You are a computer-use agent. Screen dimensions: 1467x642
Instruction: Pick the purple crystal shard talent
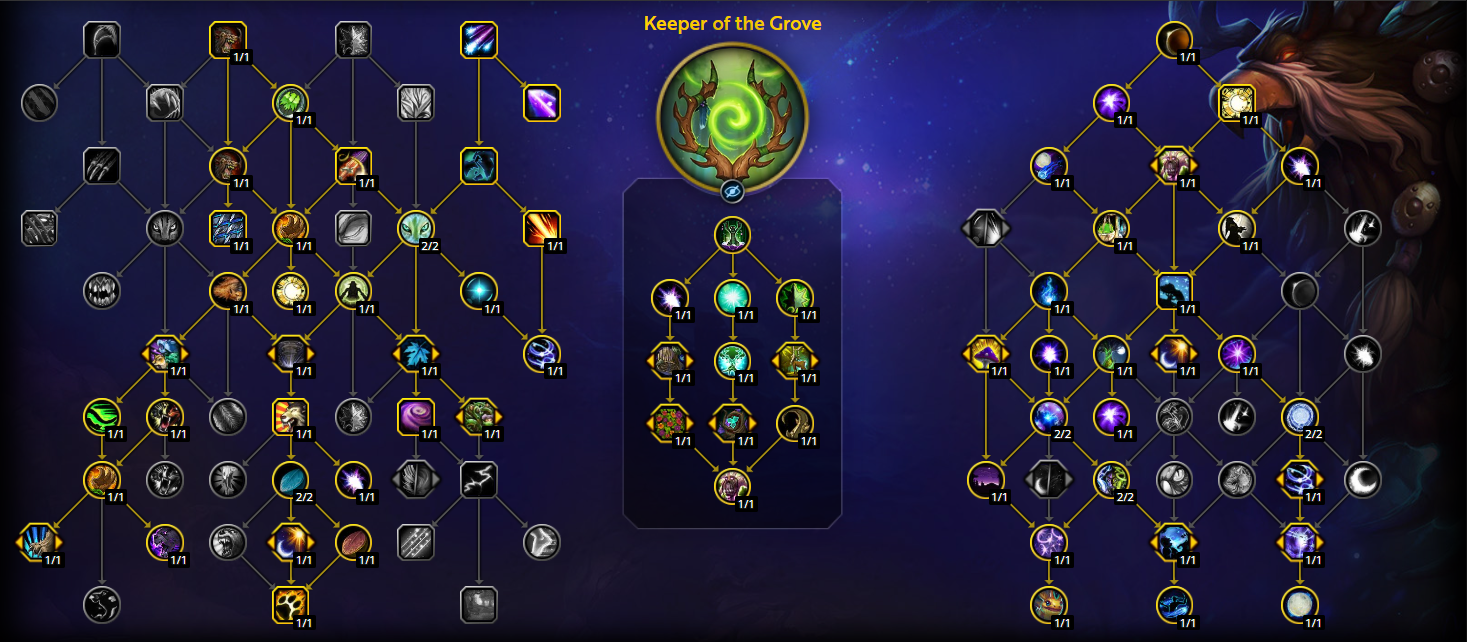click(x=541, y=103)
